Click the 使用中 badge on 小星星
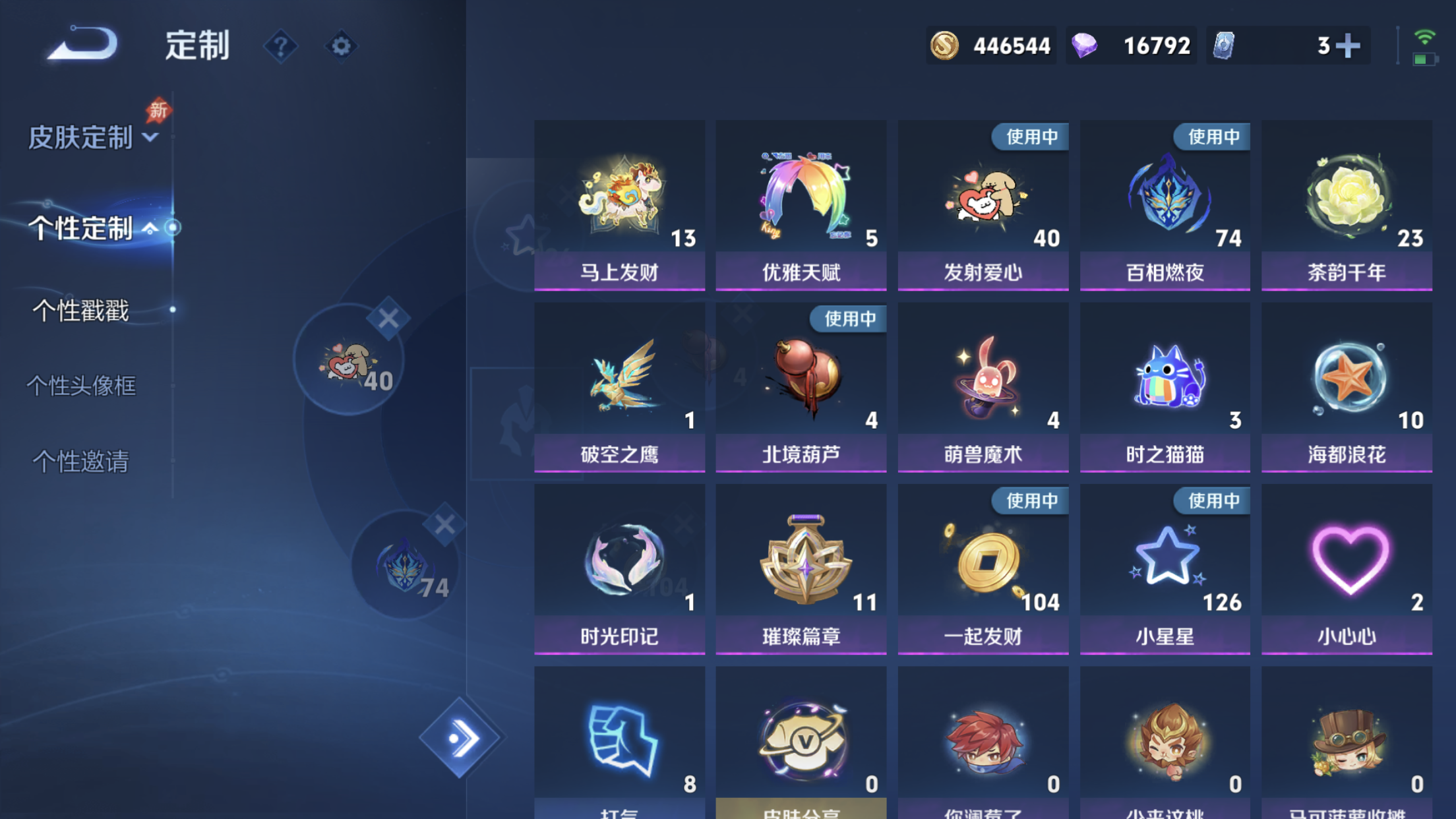This screenshot has width=1456, height=819. 1212,501
